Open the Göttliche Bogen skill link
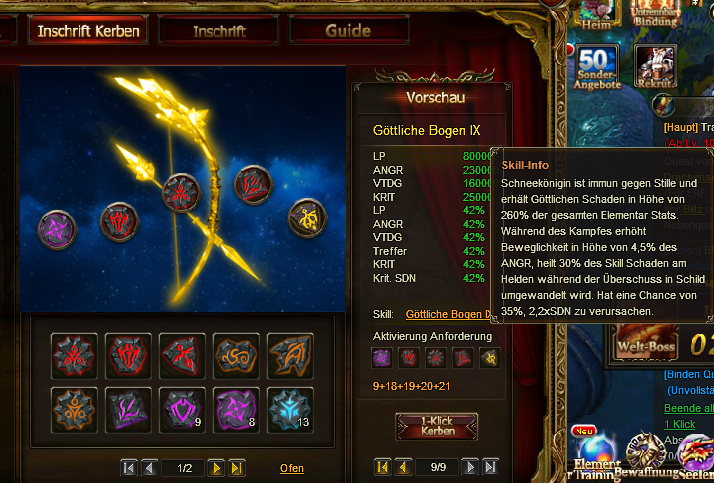The width and height of the screenshot is (714, 483). coord(450,314)
